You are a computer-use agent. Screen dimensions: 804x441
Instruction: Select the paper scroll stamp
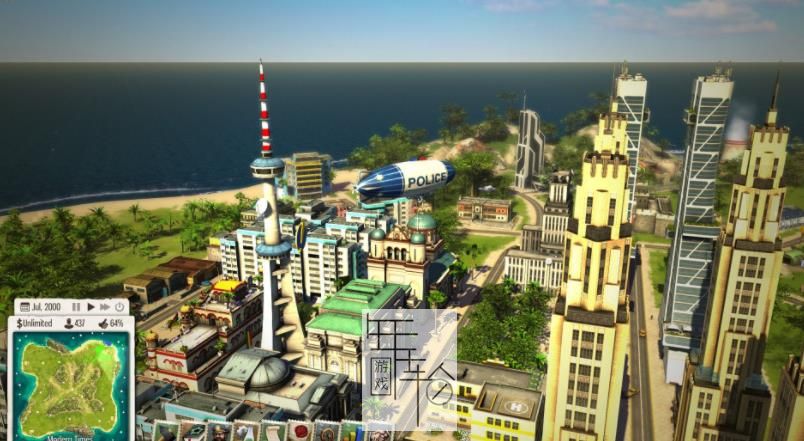pyautogui.click(x=272, y=433)
